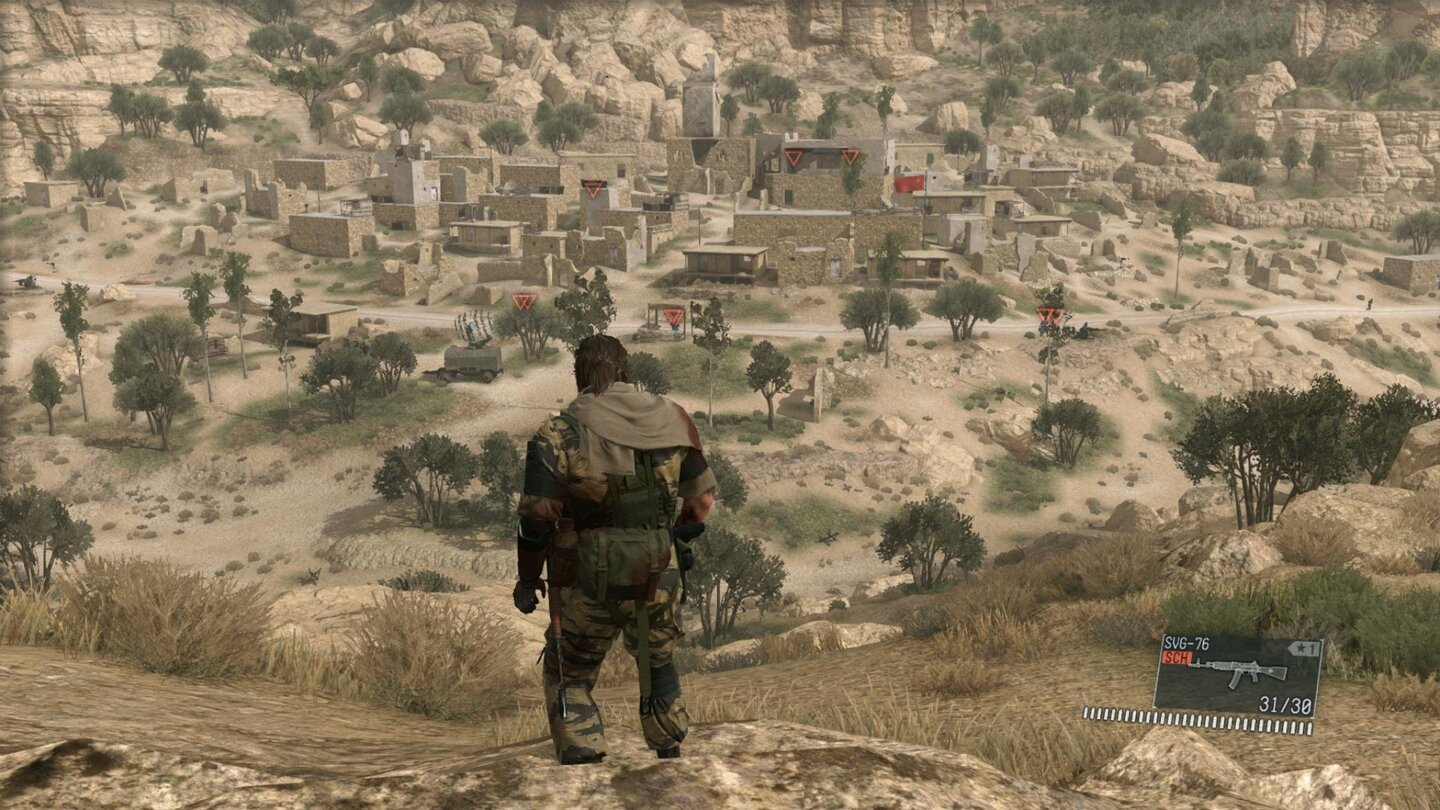
Task: Click the inverted triangle sign on the large building
Action: pyautogui.click(x=795, y=156)
